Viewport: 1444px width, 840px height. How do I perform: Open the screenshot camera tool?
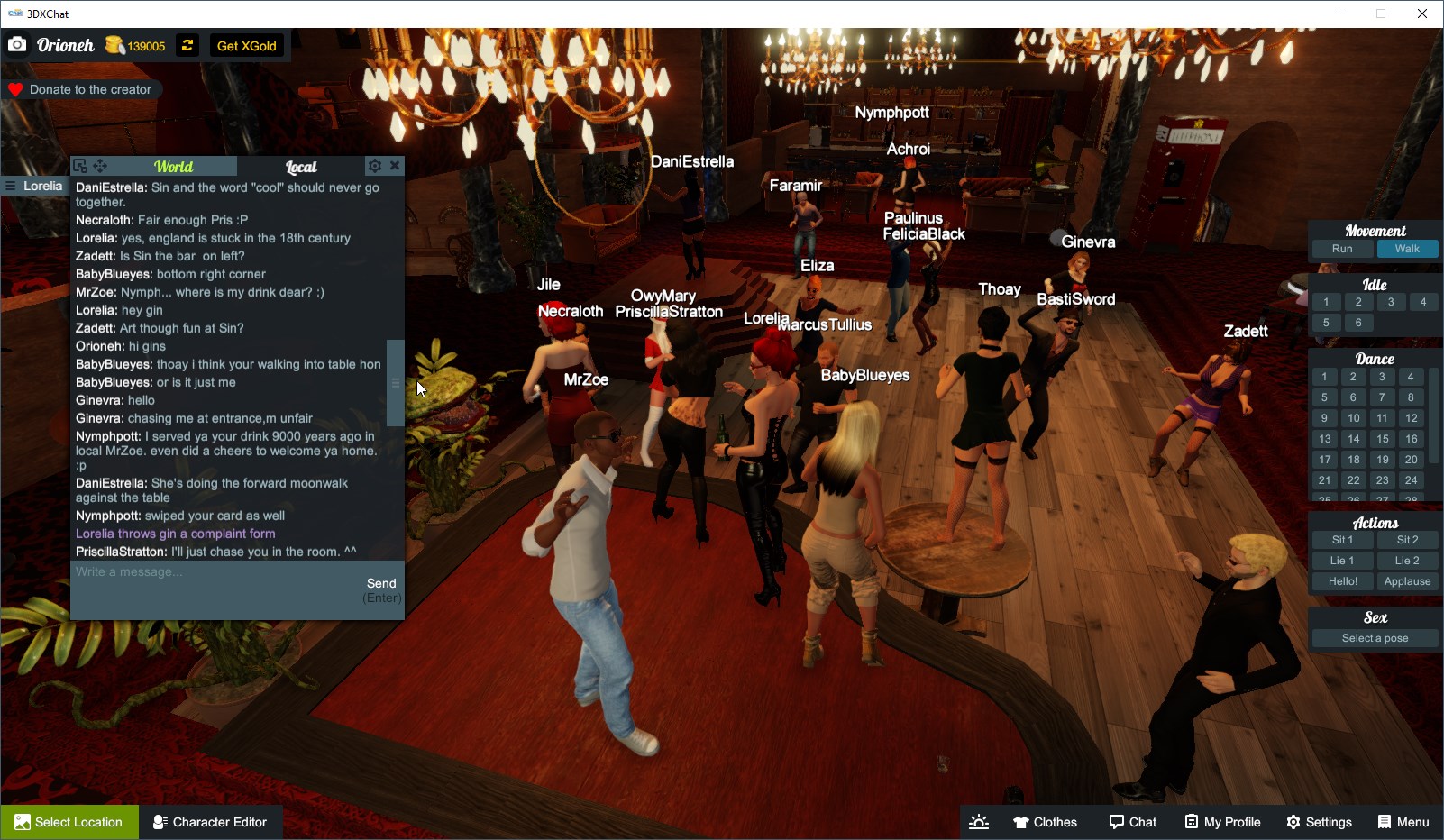click(17, 45)
